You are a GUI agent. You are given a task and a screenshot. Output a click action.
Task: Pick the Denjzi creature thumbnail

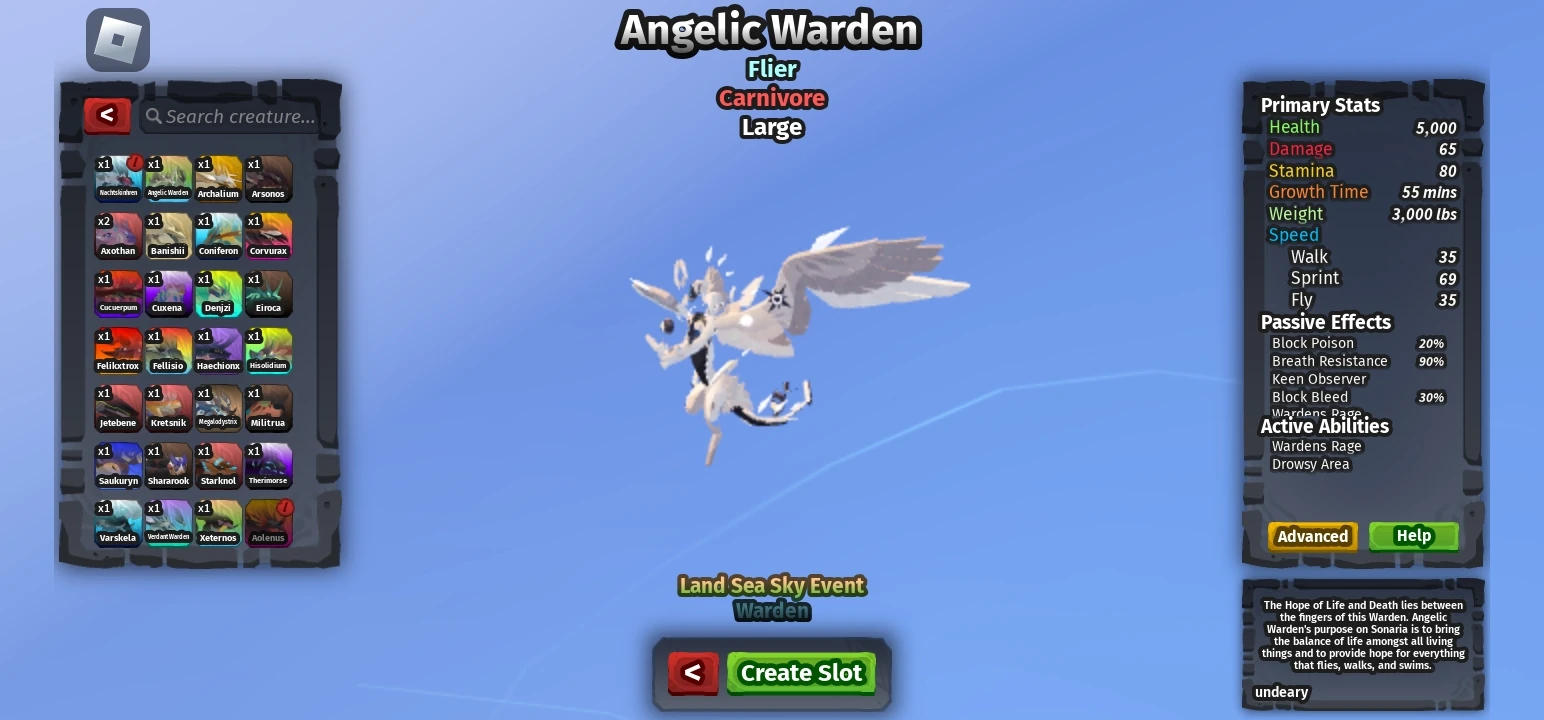click(x=218, y=294)
